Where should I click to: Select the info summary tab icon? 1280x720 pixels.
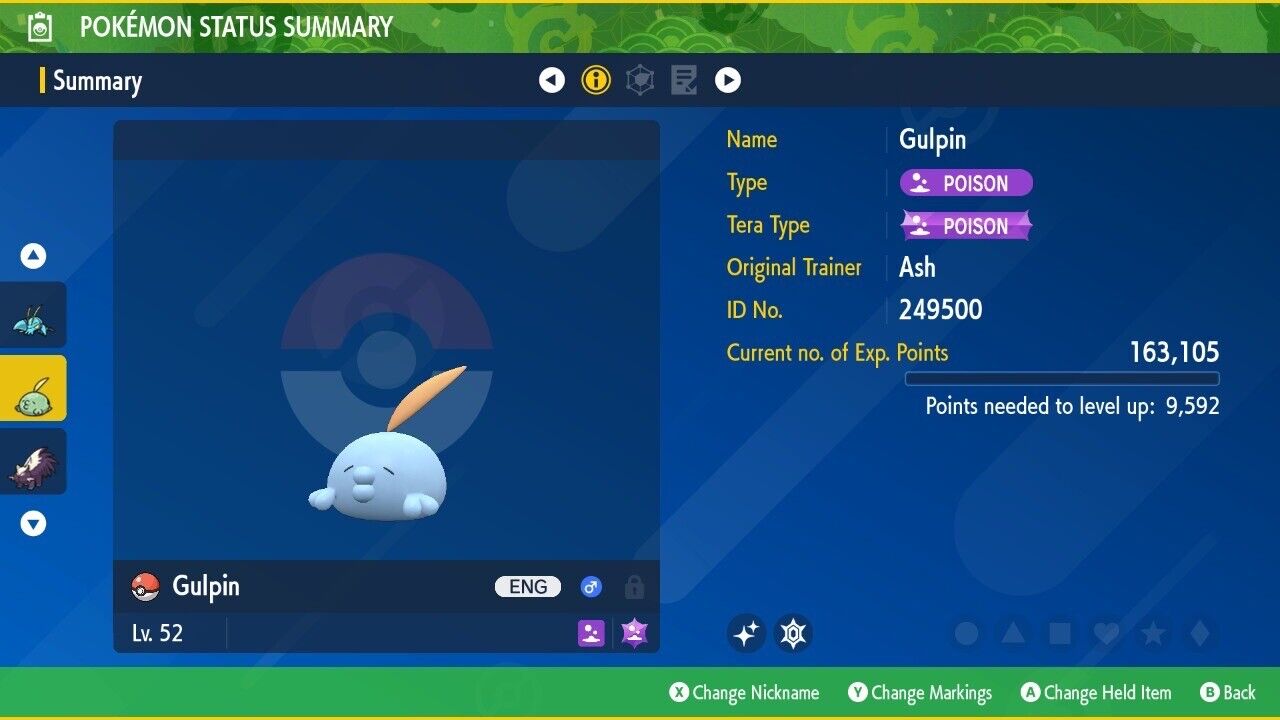[x=596, y=80]
